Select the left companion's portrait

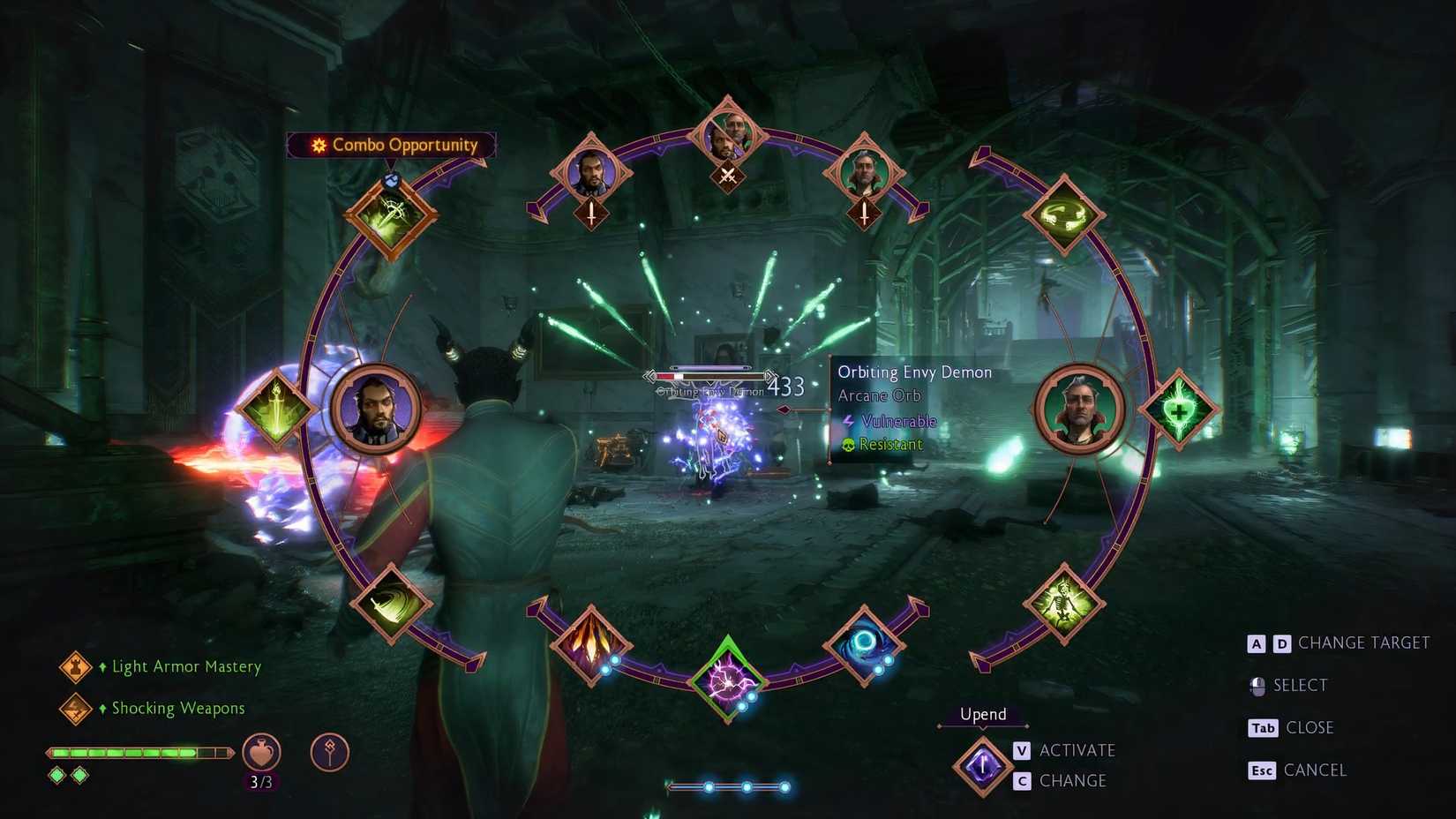[x=374, y=407]
